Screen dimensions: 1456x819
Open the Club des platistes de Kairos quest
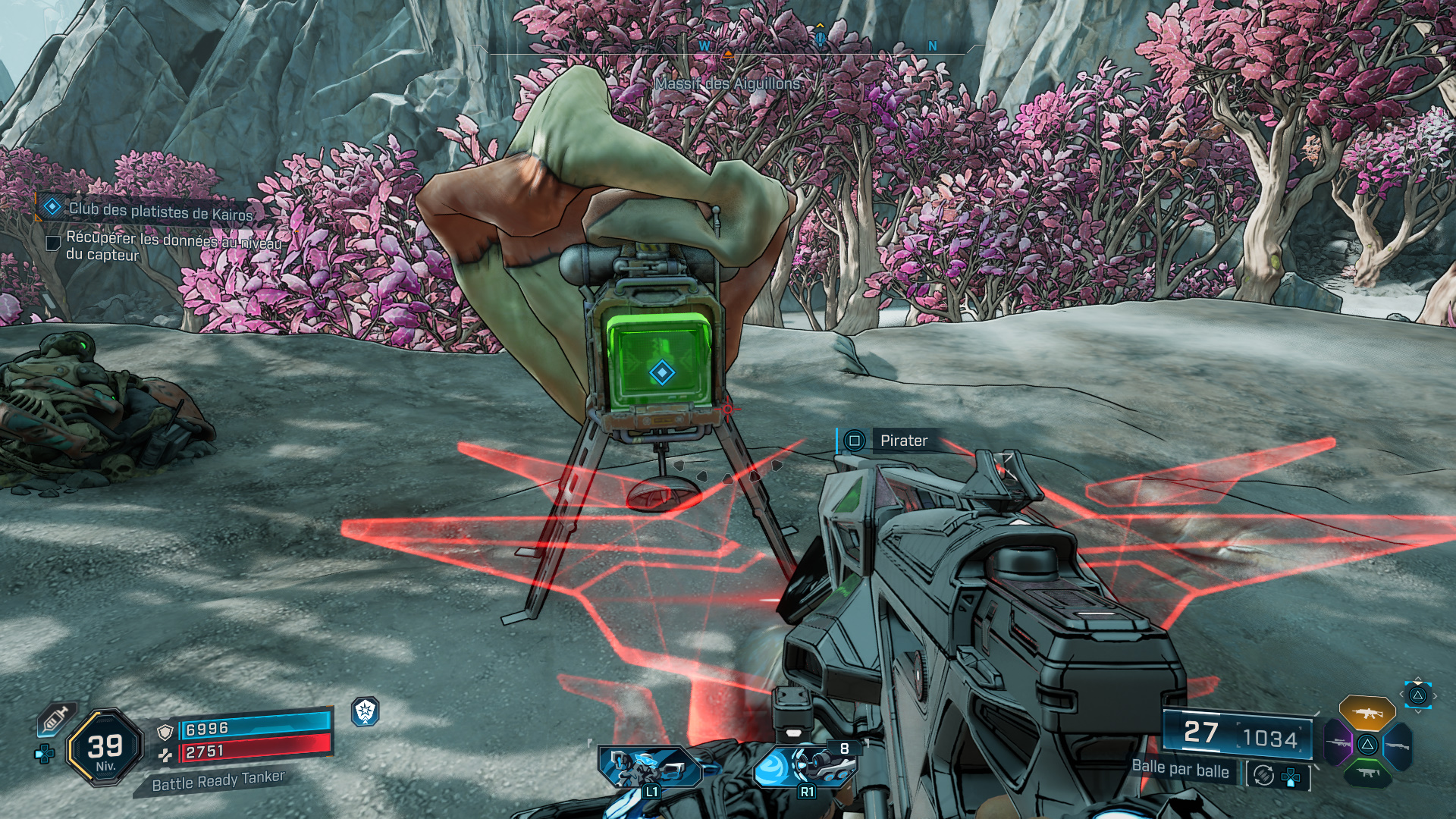pyautogui.click(x=160, y=212)
